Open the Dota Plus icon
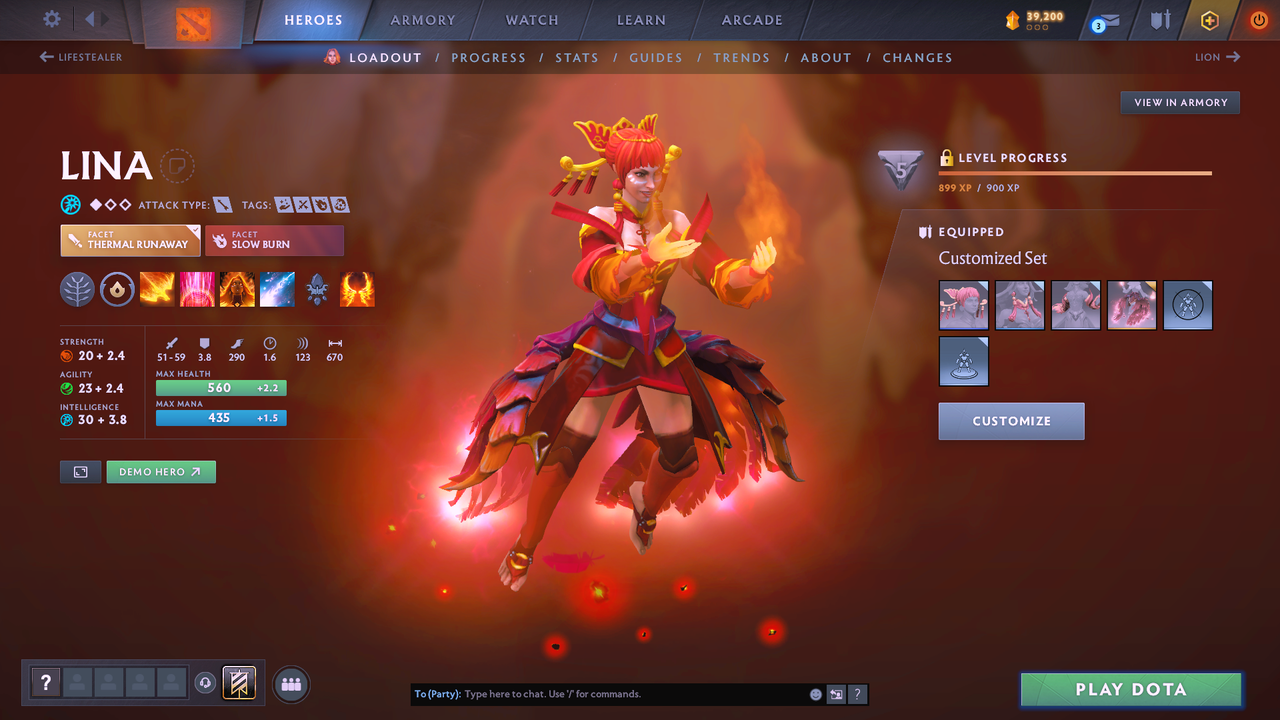1280x720 pixels. point(1209,20)
